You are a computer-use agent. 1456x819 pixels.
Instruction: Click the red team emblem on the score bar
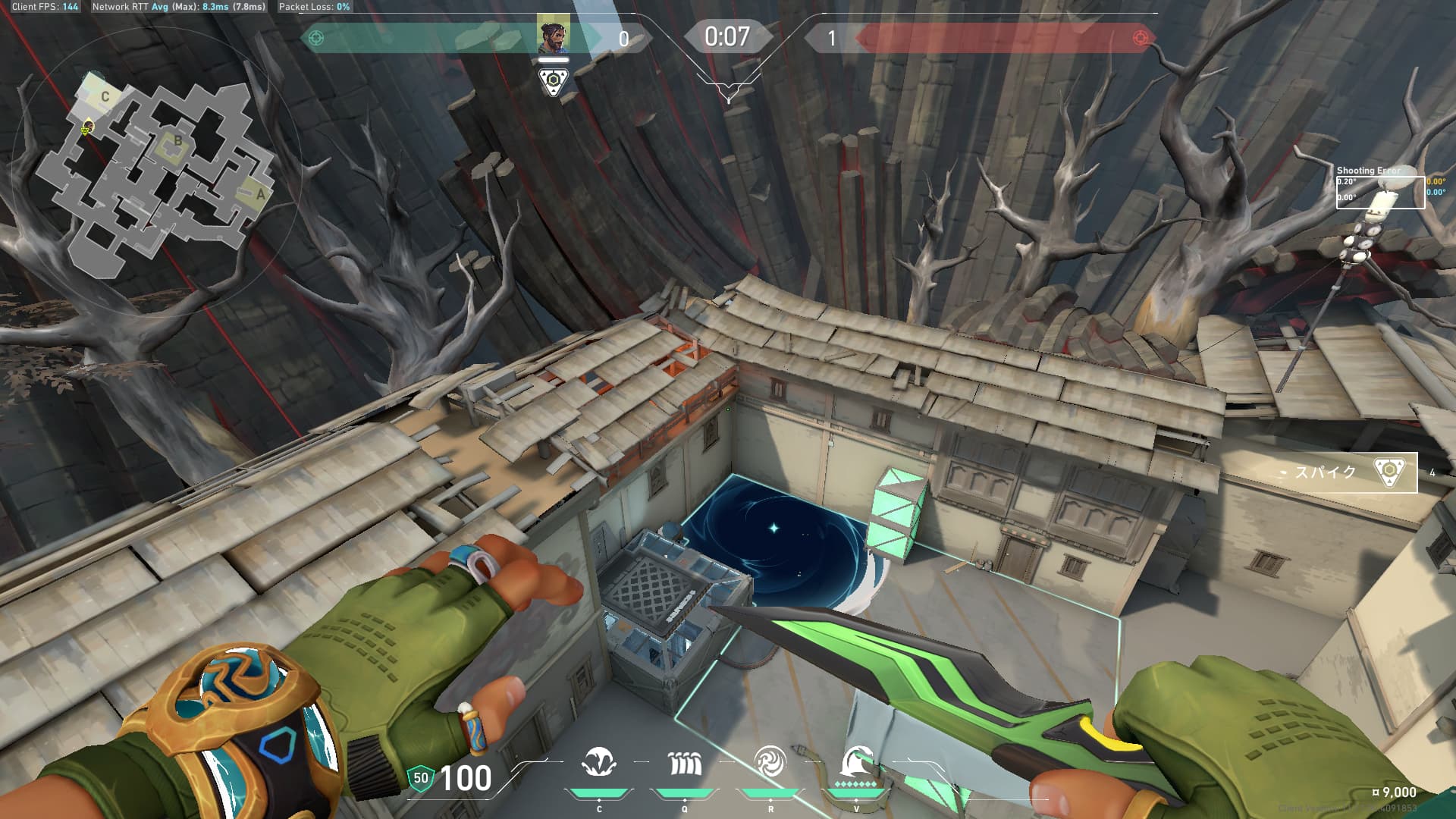[x=1140, y=38]
